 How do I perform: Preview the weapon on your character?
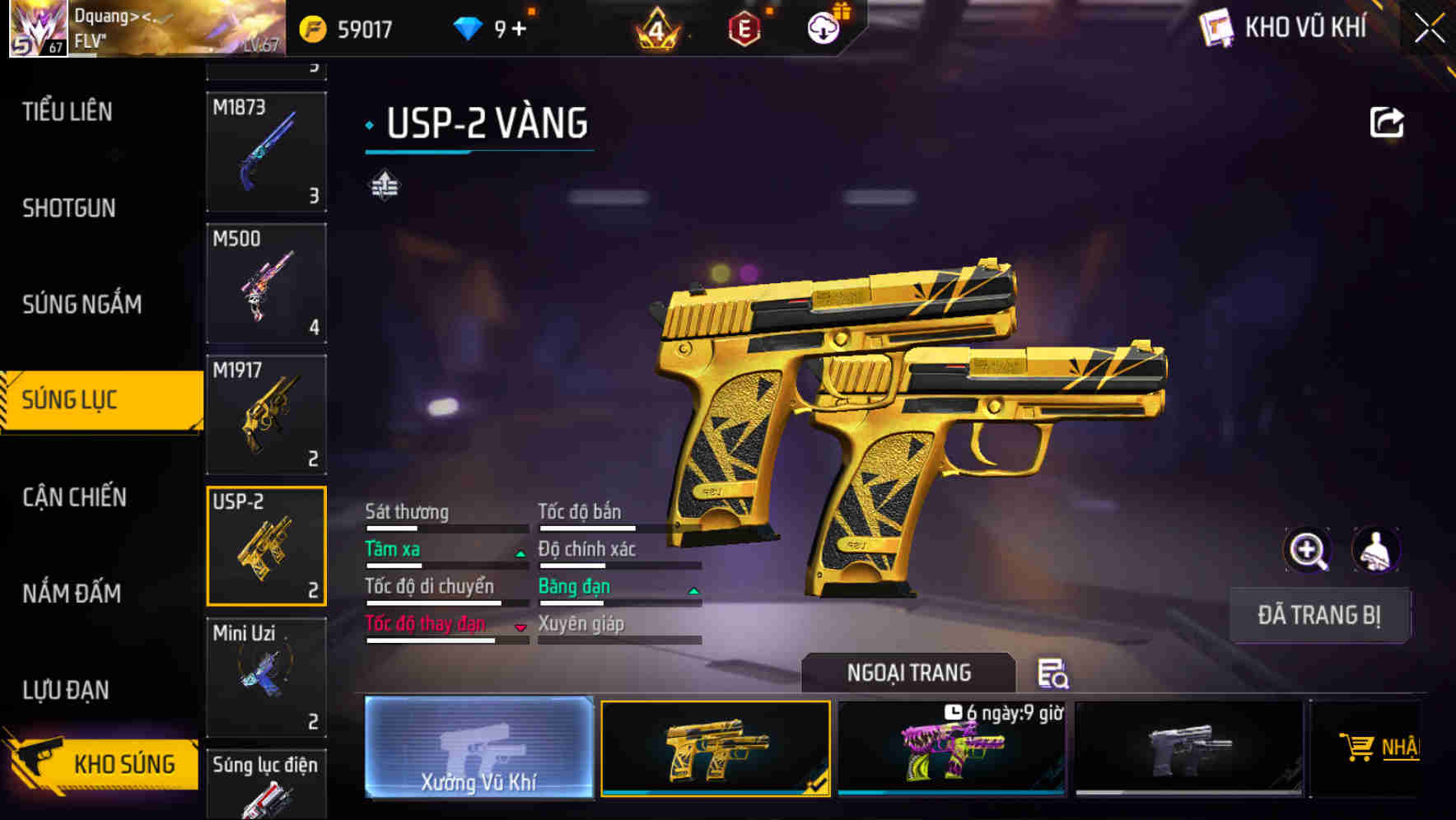pos(1376,550)
